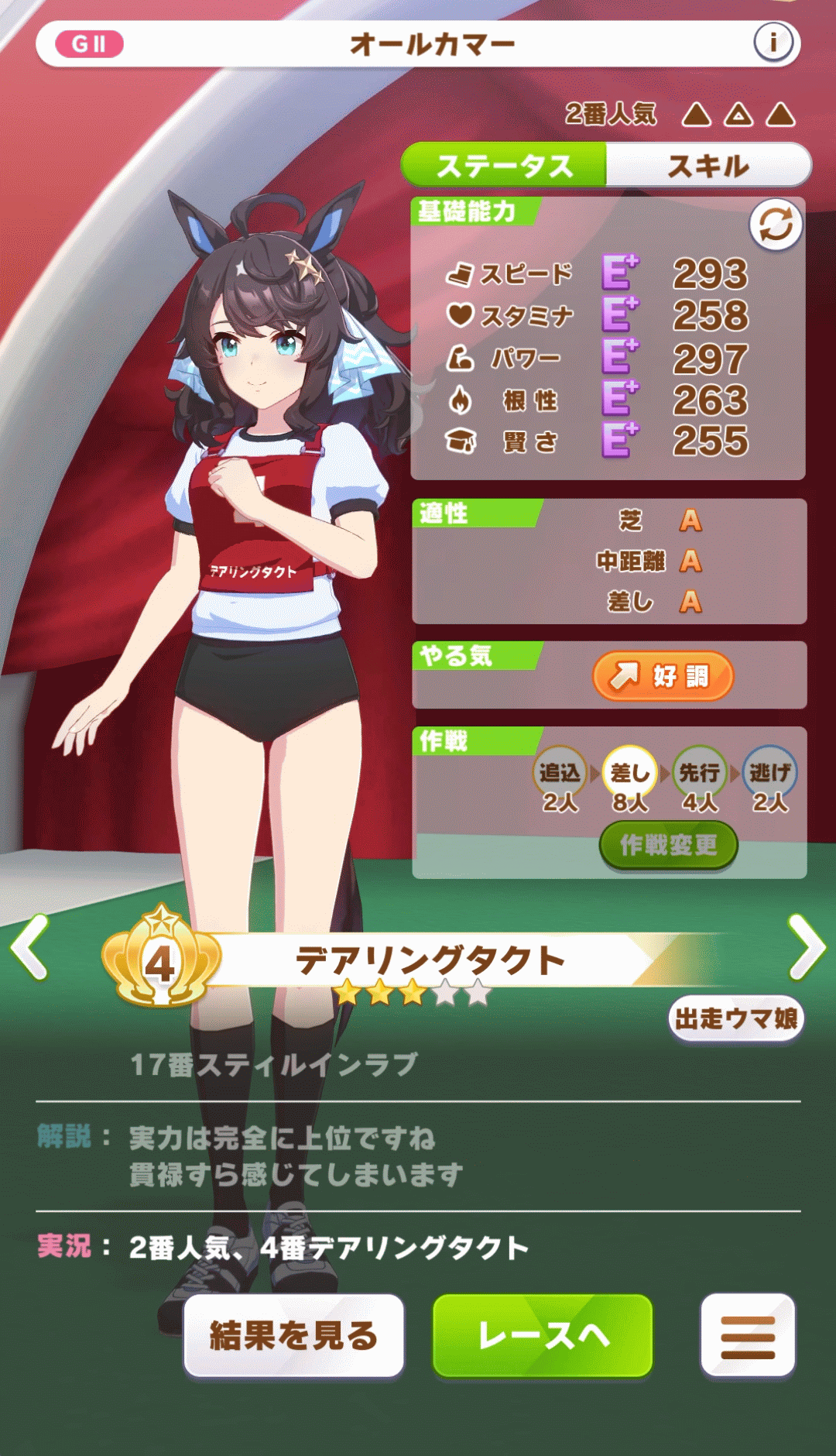Choose the 逃げ strategy circle
Screen dimensions: 836x1456
[769, 773]
